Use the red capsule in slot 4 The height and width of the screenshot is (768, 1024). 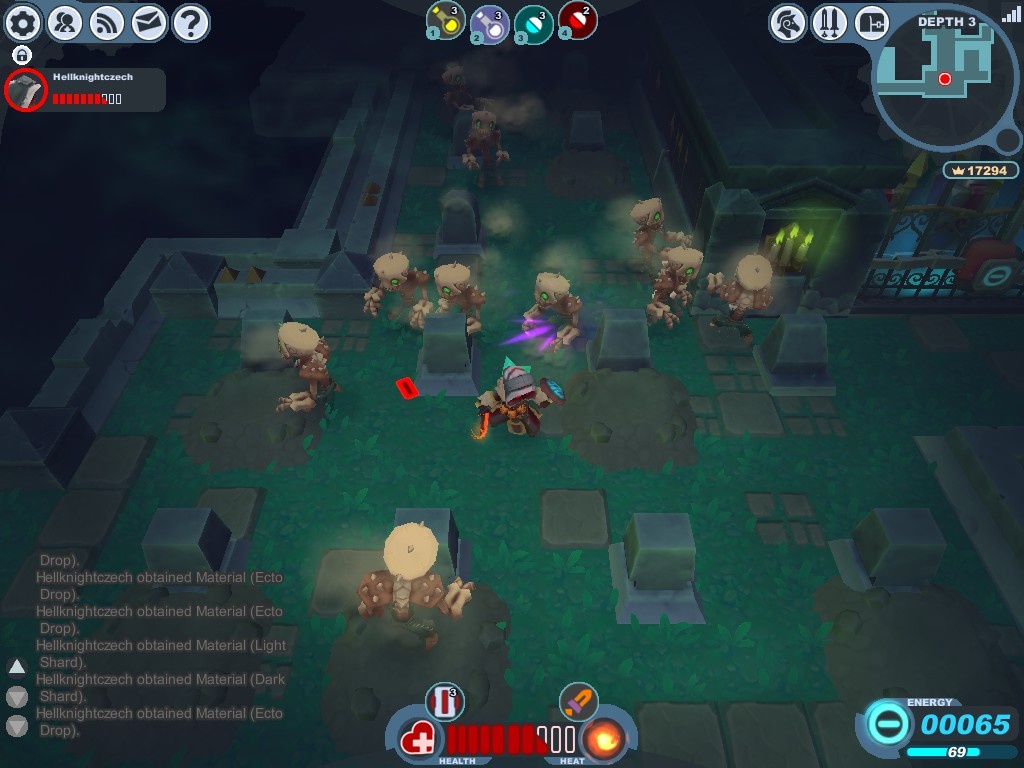pos(577,20)
